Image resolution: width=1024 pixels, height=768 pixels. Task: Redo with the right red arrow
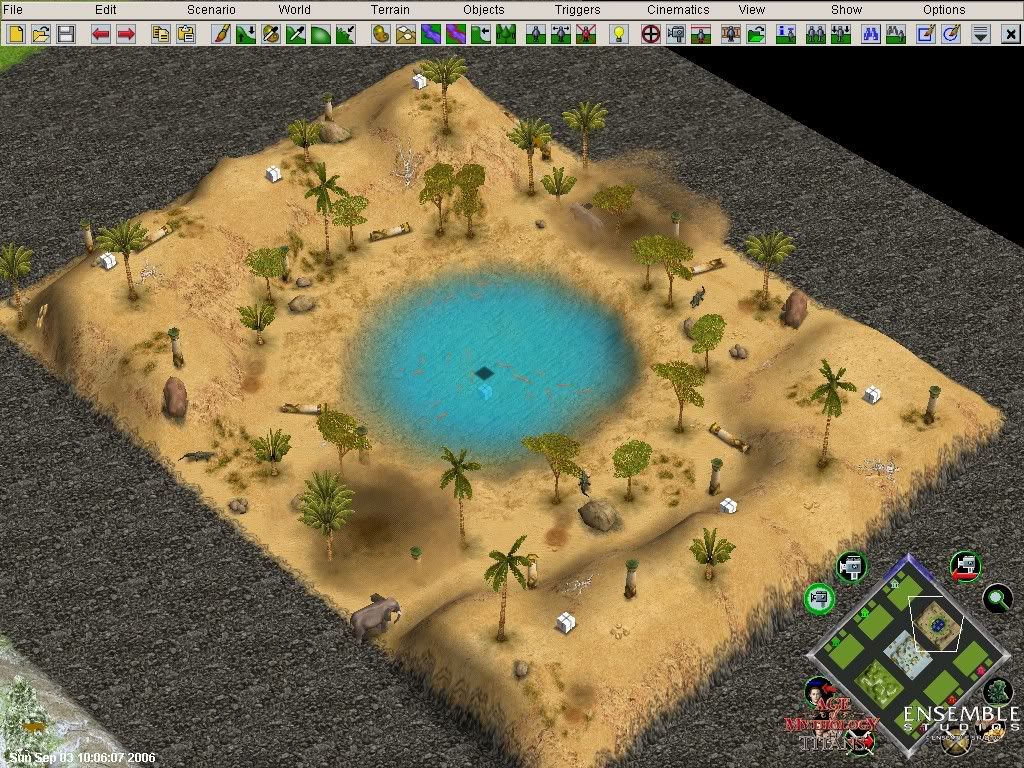(x=126, y=34)
